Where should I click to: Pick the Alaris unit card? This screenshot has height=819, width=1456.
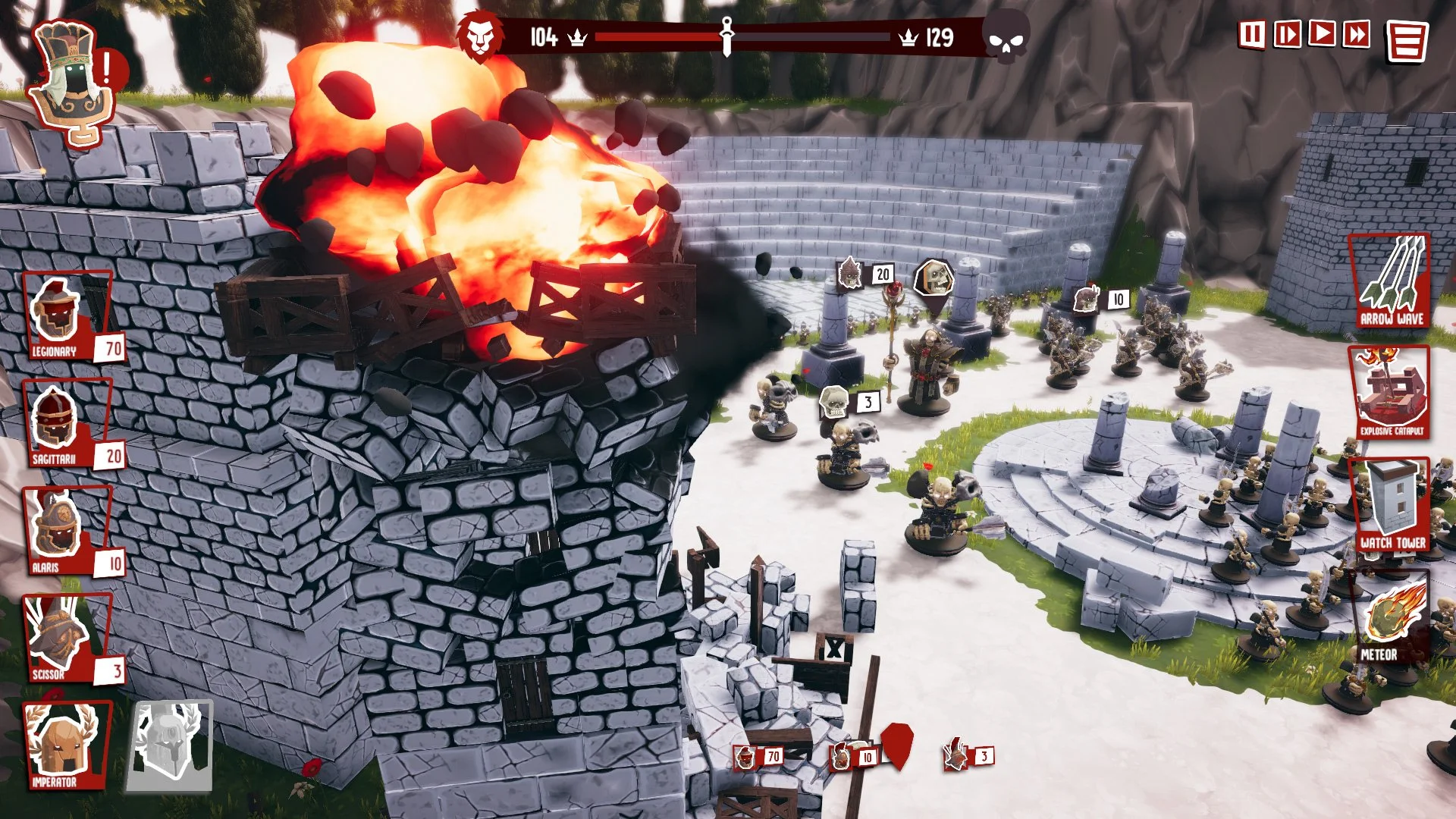[x=68, y=532]
